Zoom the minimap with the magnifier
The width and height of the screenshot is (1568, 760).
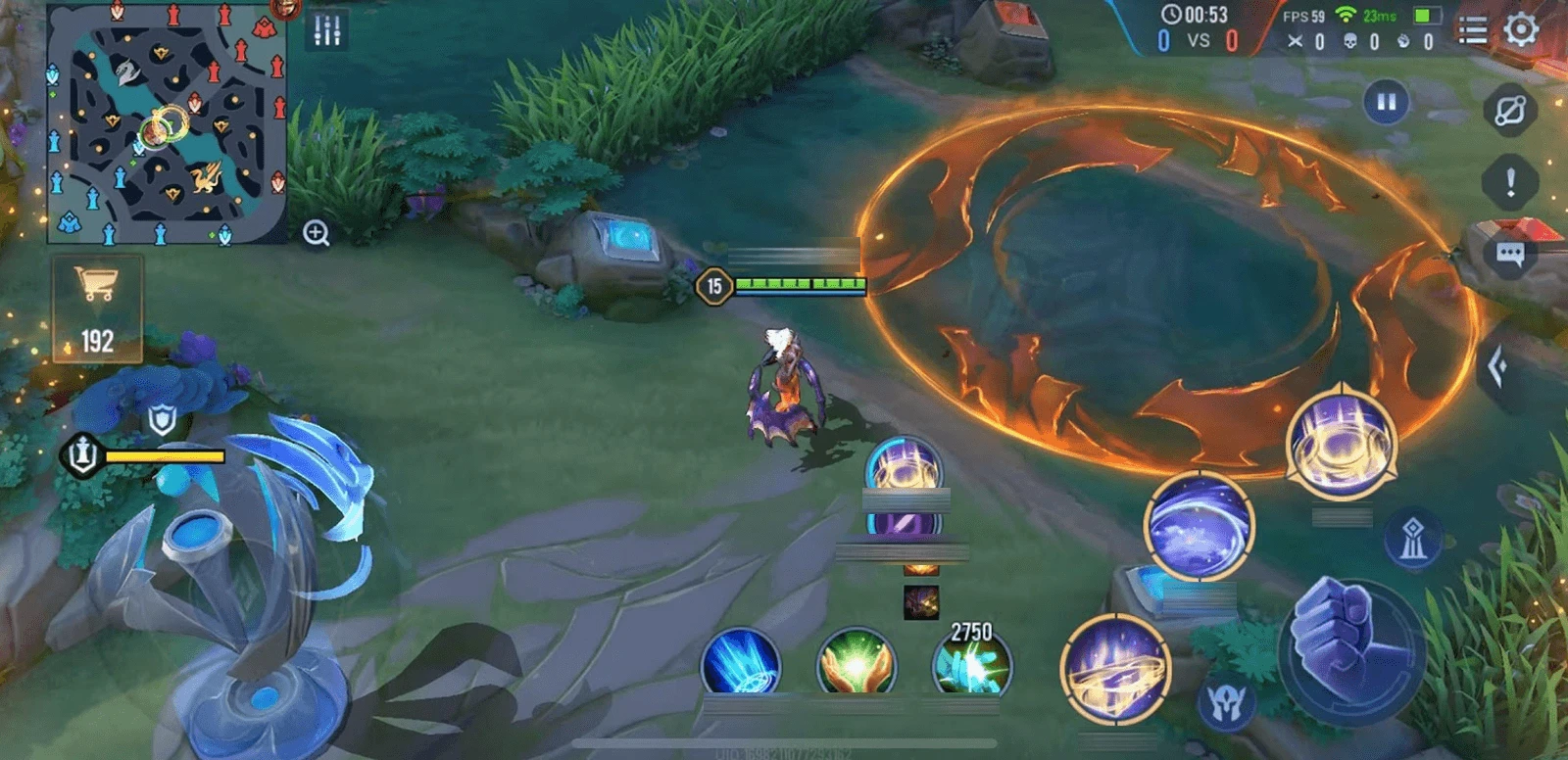click(316, 233)
